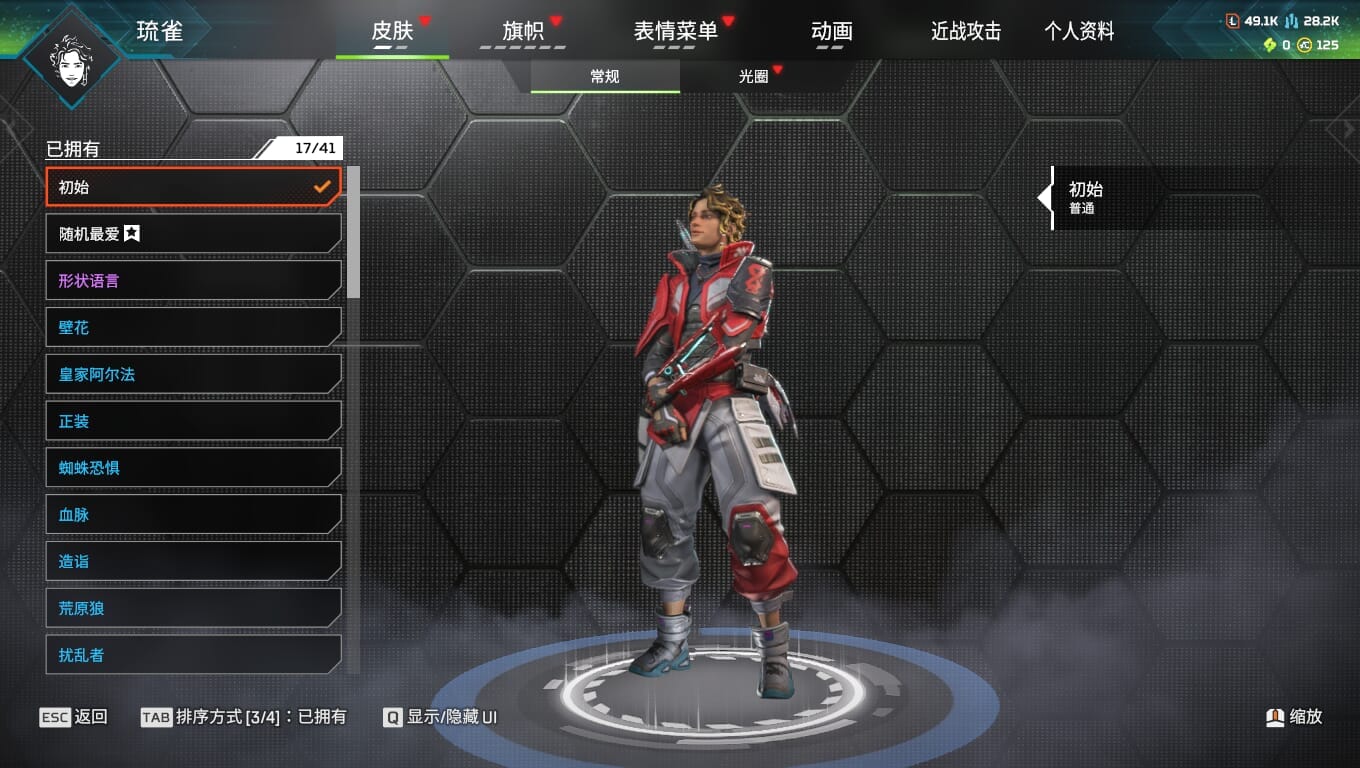Pick the 壁花 skin
This screenshot has height=768, width=1360.
(193, 328)
